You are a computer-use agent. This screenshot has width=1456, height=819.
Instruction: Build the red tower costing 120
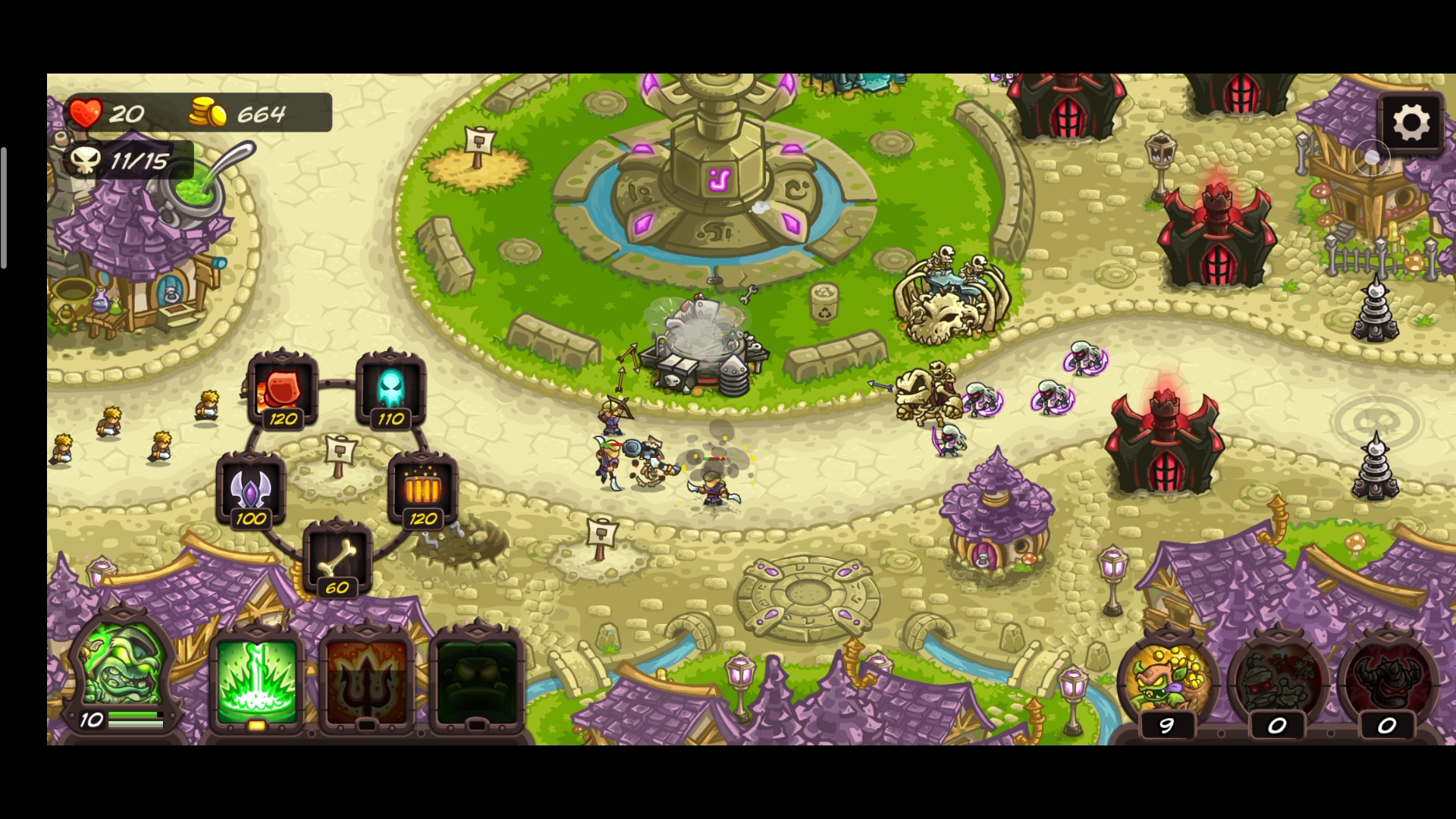tap(282, 388)
